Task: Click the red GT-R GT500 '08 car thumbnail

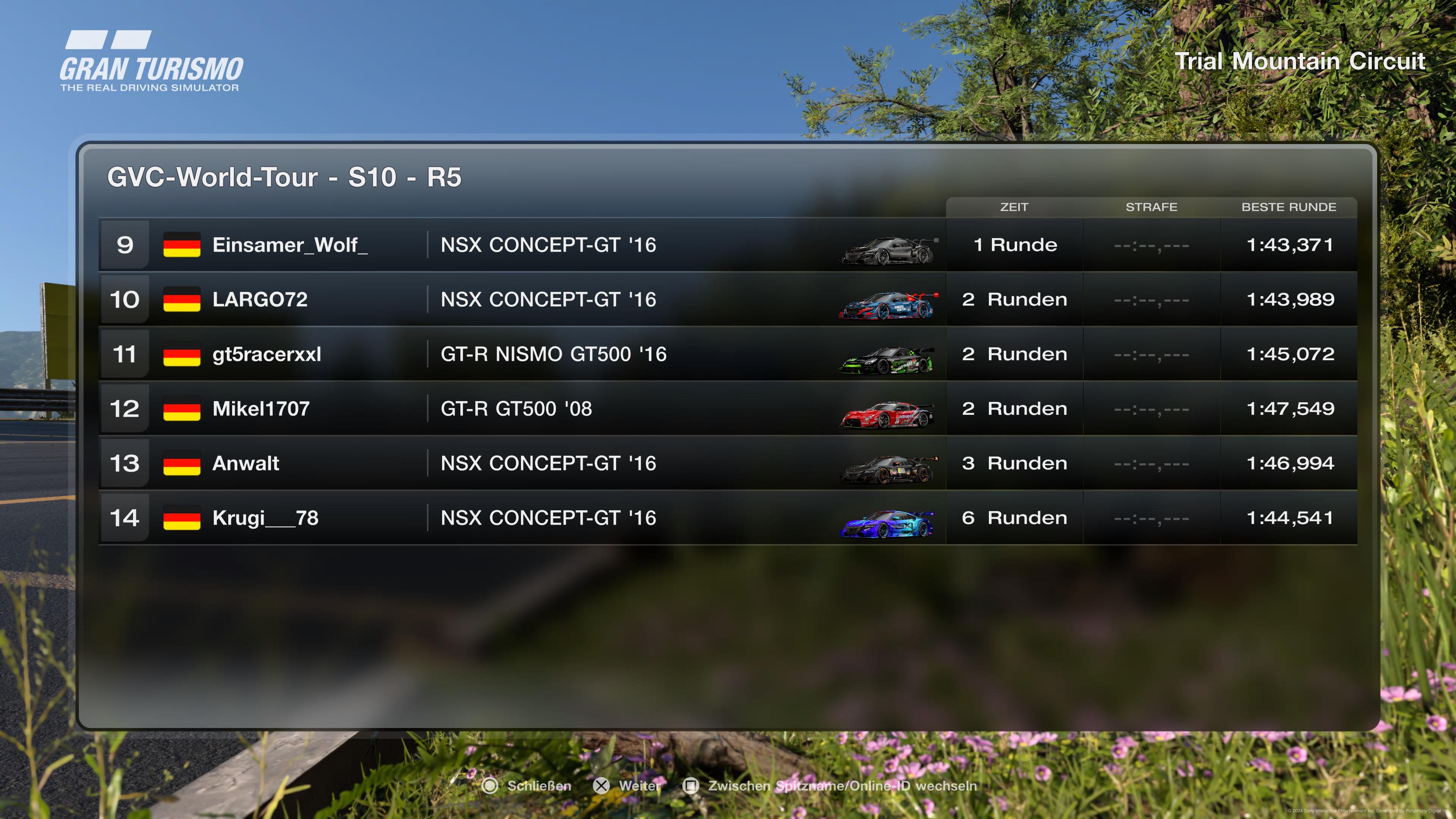Action: [886, 416]
